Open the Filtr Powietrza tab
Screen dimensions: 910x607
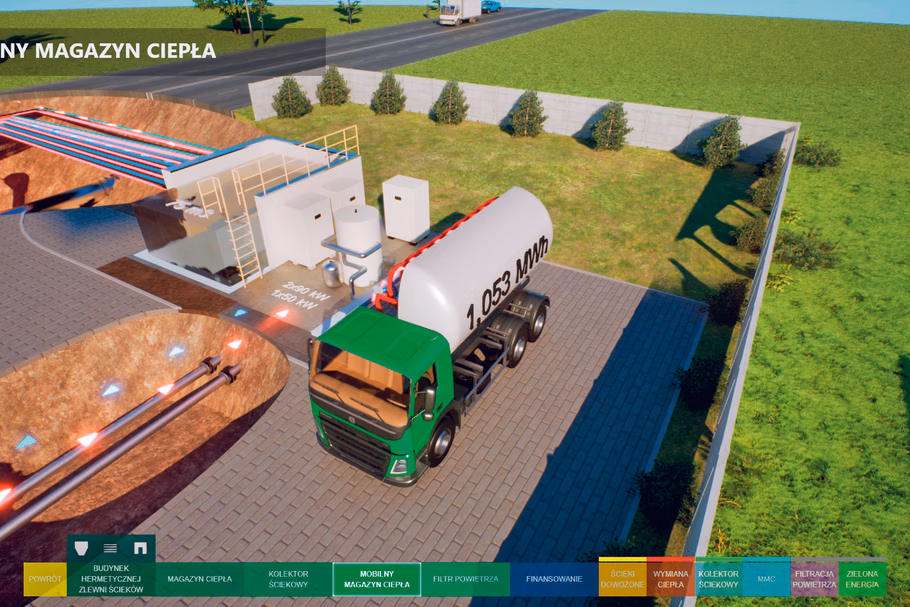click(465, 579)
